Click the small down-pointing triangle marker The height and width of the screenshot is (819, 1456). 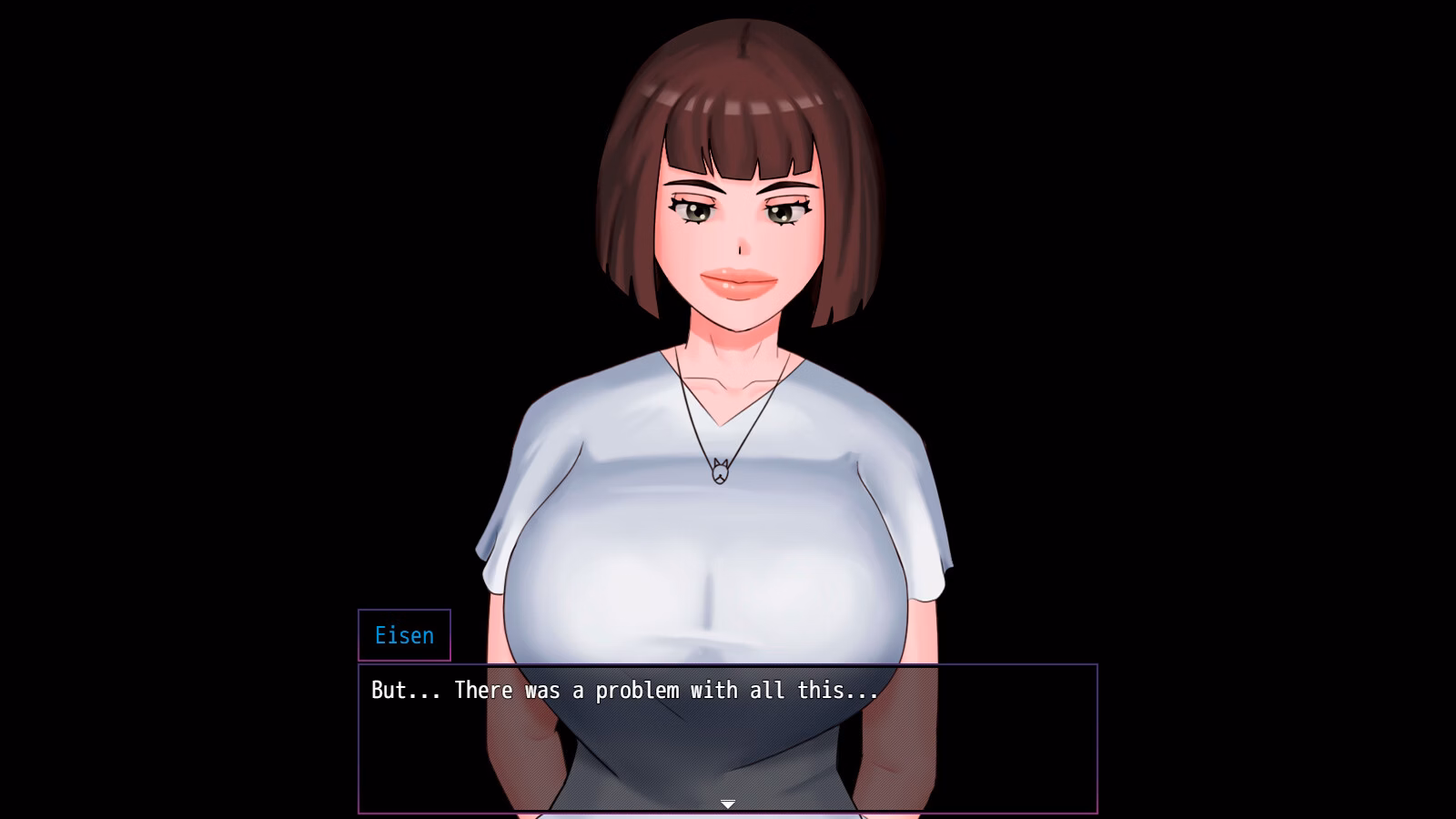coord(728,804)
